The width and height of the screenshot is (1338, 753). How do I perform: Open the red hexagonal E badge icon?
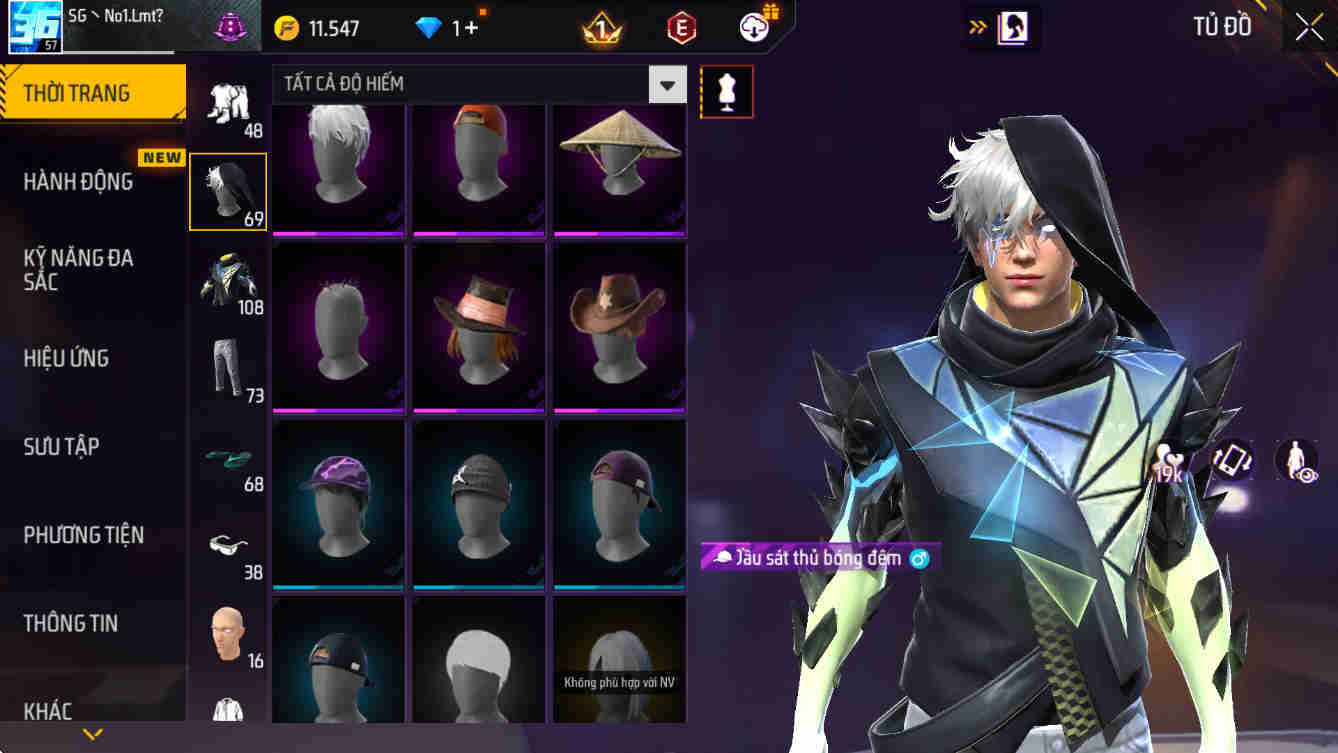coord(682,27)
